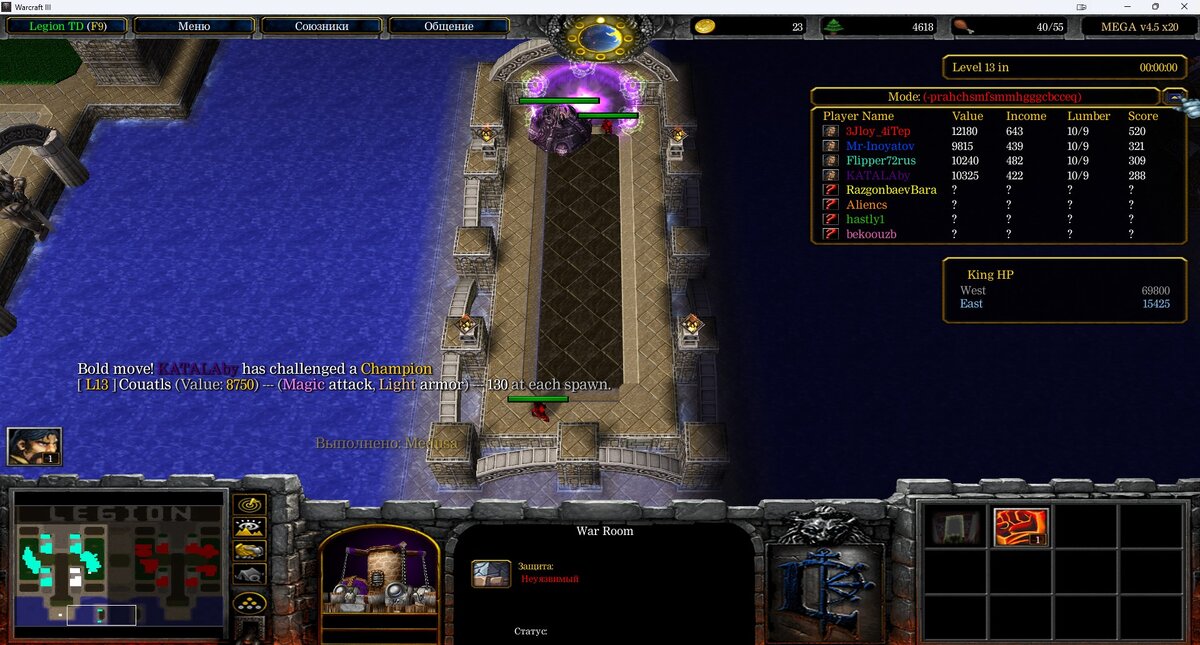Open the Общение chat log
Image resolution: width=1200 pixels, height=645 pixels.
(x=449, y=26)
